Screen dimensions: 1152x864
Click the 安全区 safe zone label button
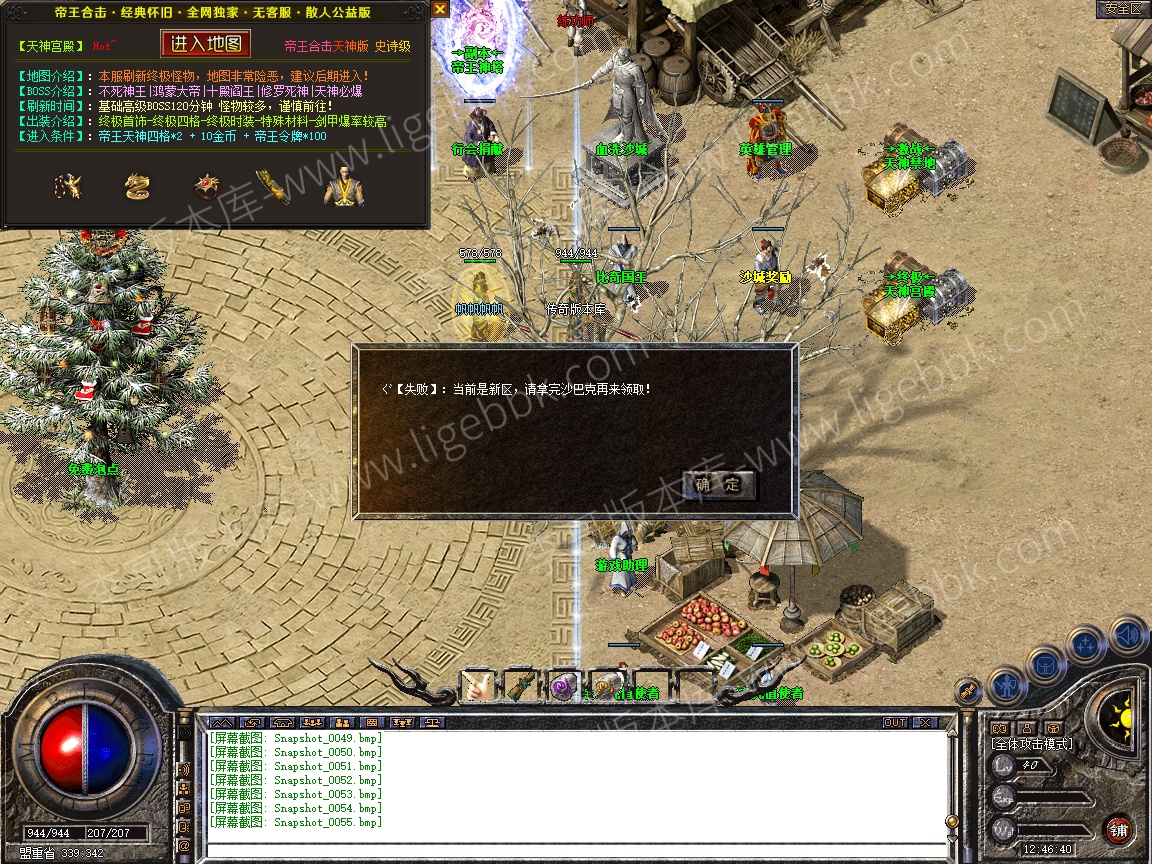pos(1122,9)
